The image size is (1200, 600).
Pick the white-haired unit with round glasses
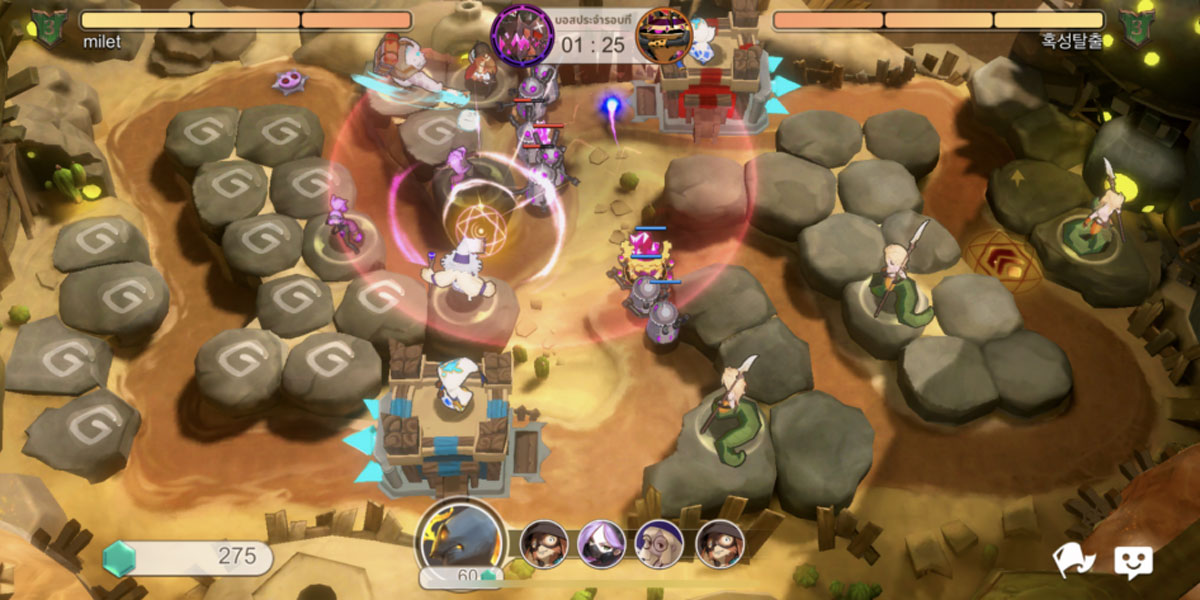click(660, 544)
